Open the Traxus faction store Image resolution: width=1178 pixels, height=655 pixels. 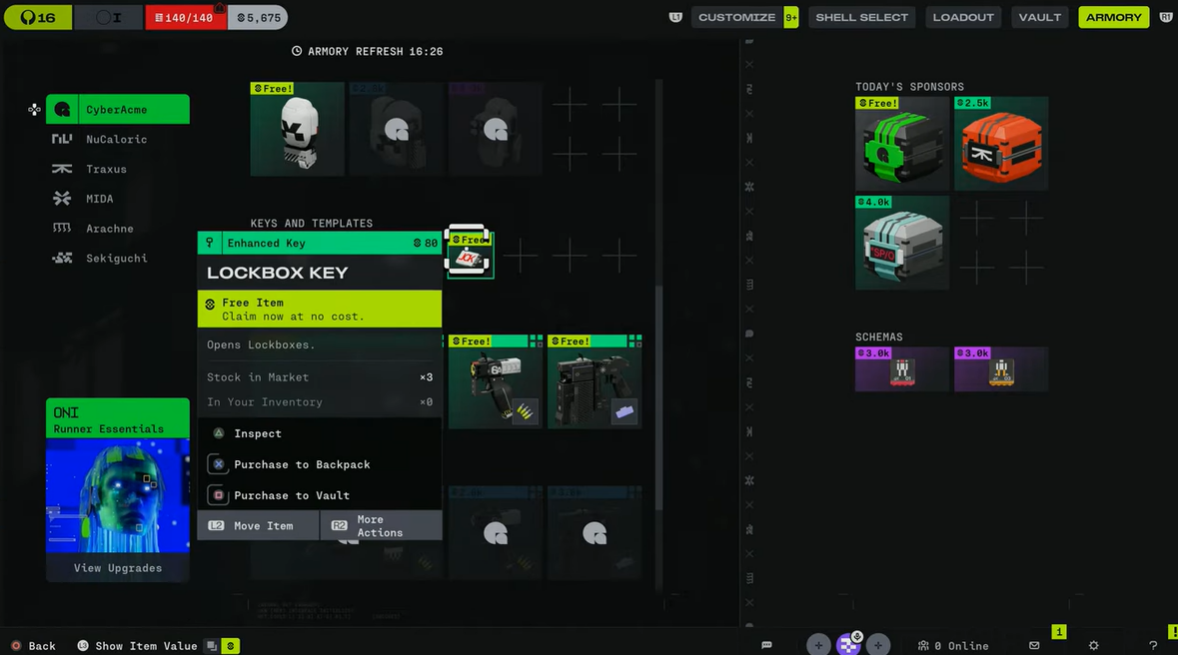106,169
